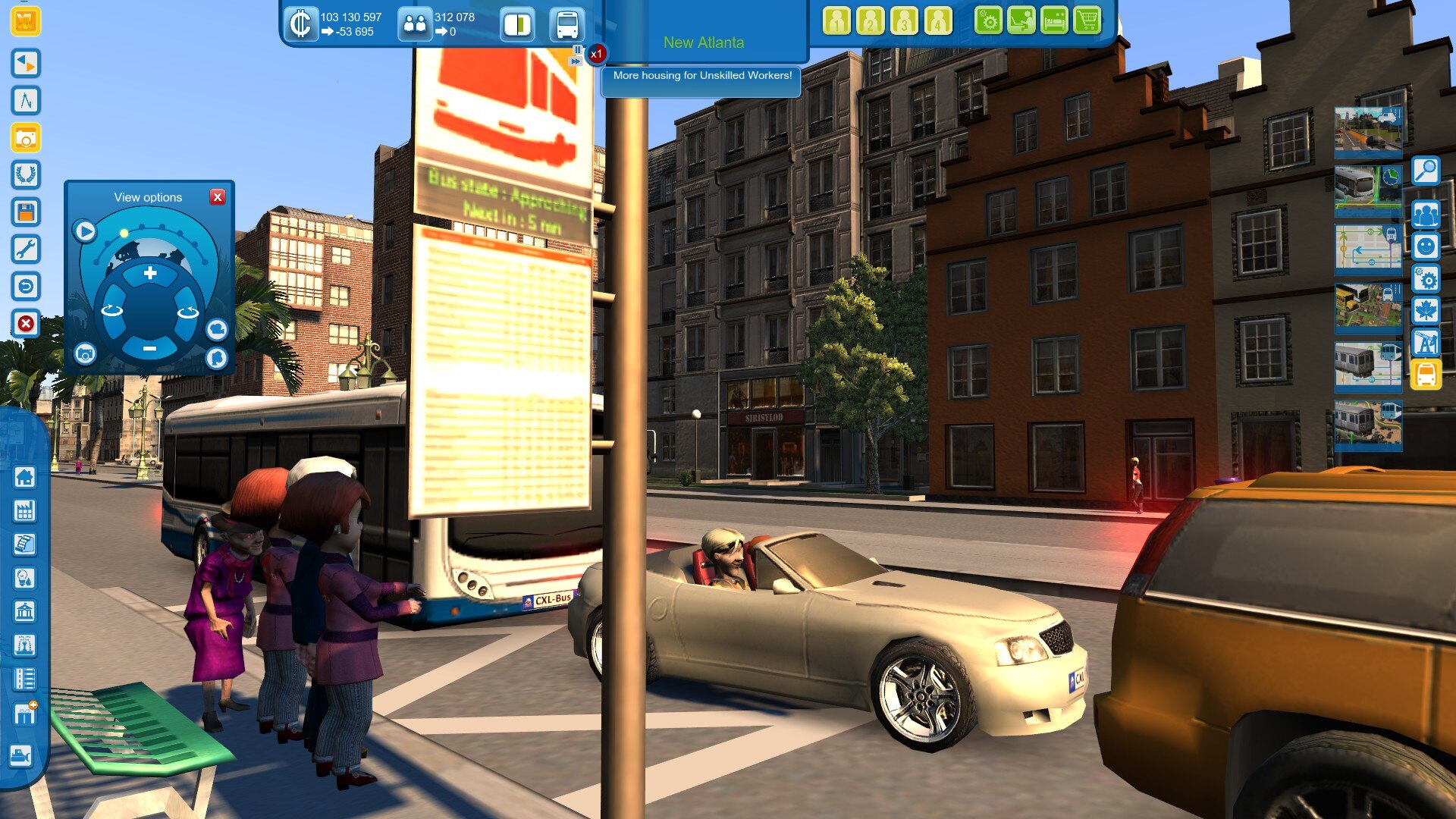Open the bus transport button in top bar
Viewport: 1456px width, 819px height.
566,24
